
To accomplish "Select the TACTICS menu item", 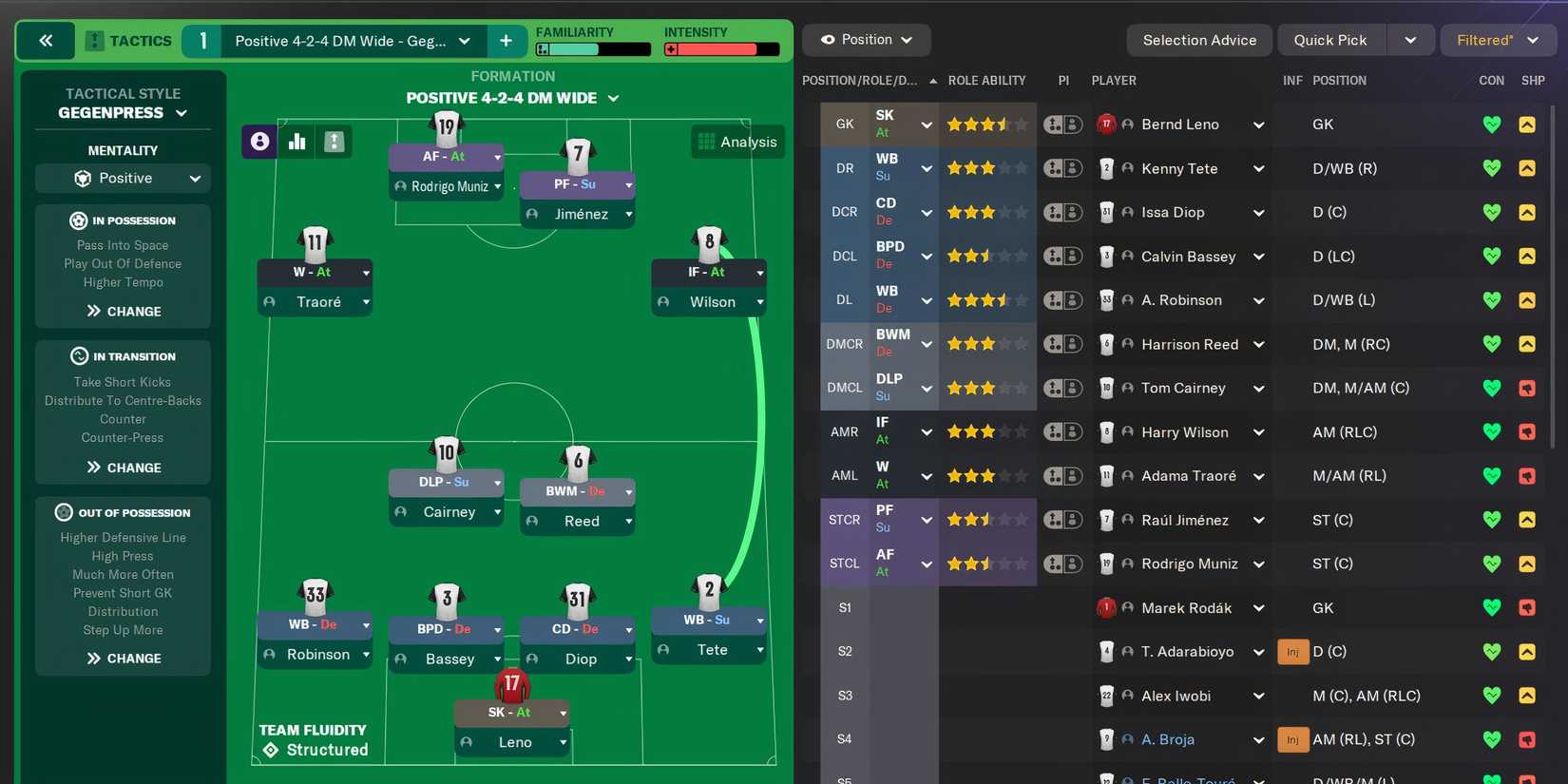I will (x=139, y=41).
